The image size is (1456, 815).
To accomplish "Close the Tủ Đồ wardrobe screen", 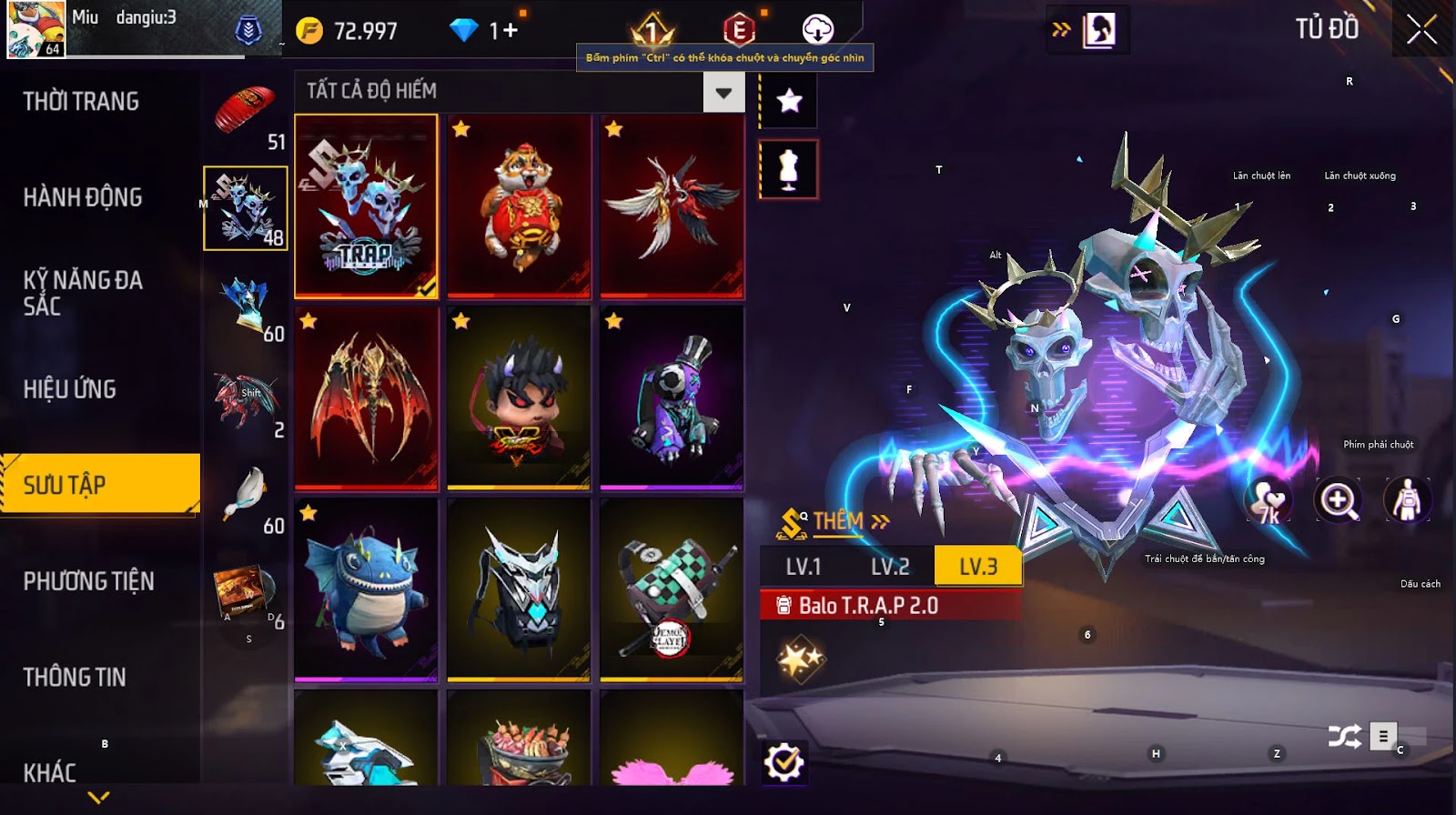I will (1421, 30).
